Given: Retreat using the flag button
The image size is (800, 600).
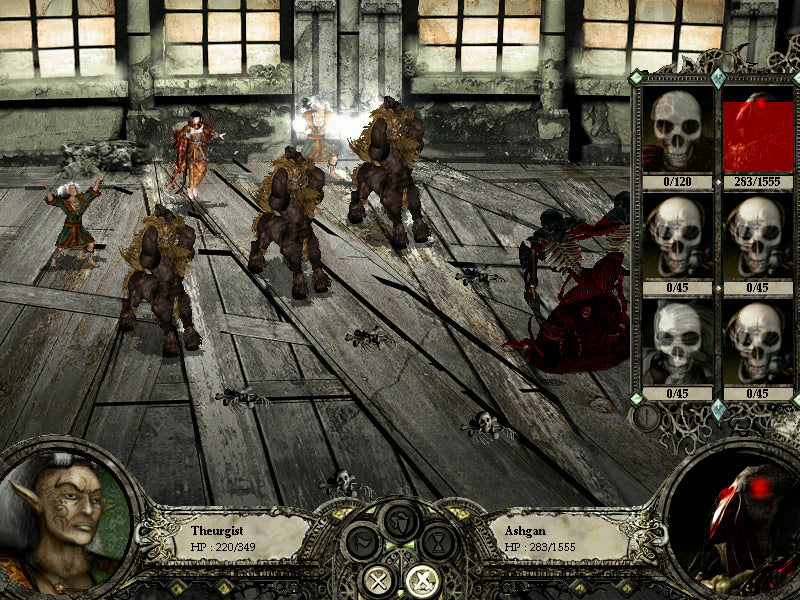Looking at the screenshot, I should pos(362,544).
